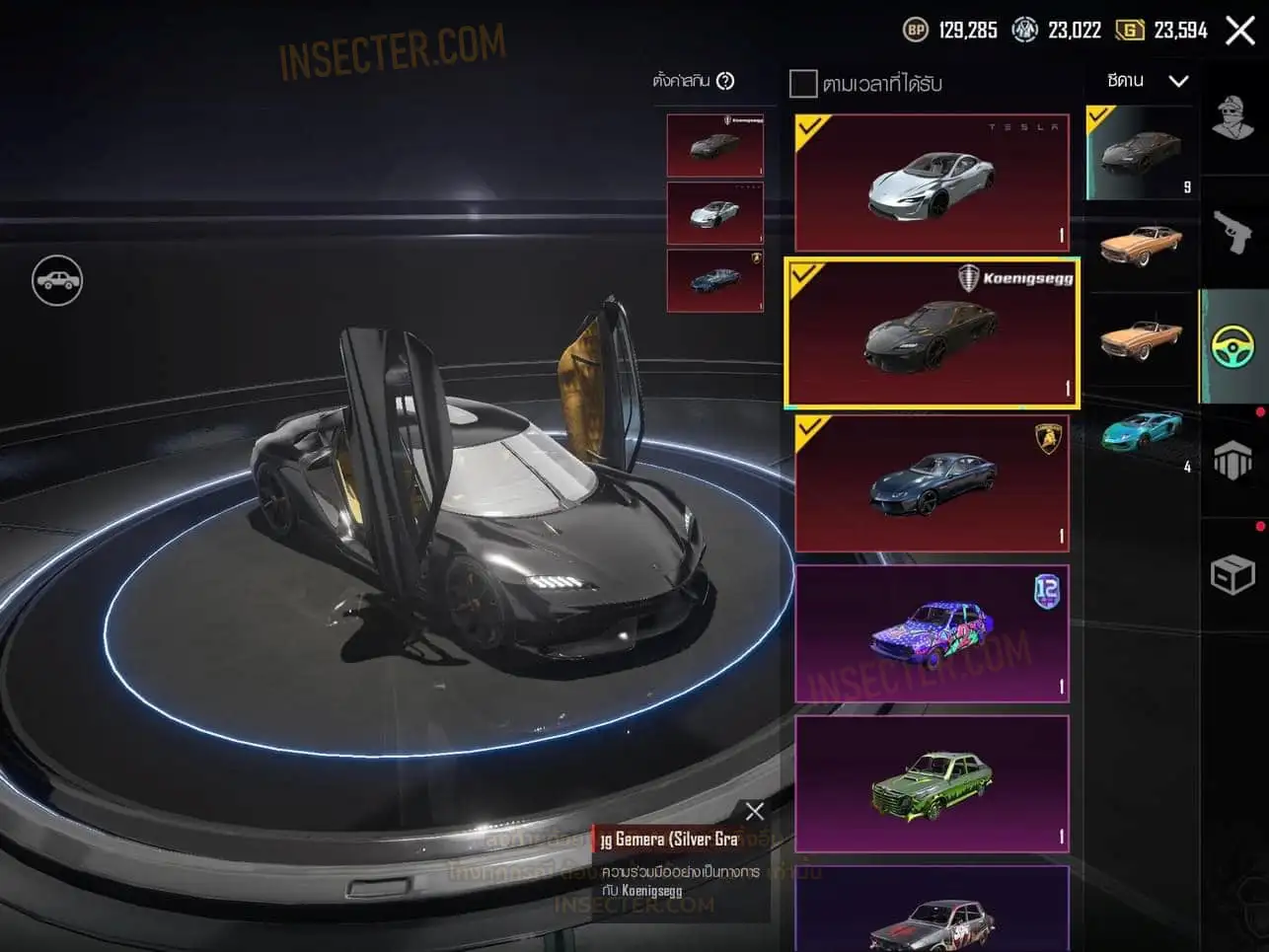Open the priority settings help icon
The width and height of the screenshot is (1269, 952).
point(725,81)
